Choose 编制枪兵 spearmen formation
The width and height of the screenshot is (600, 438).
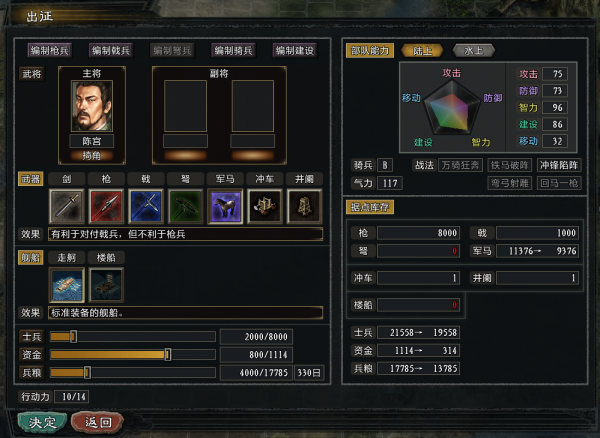[49, 50]
